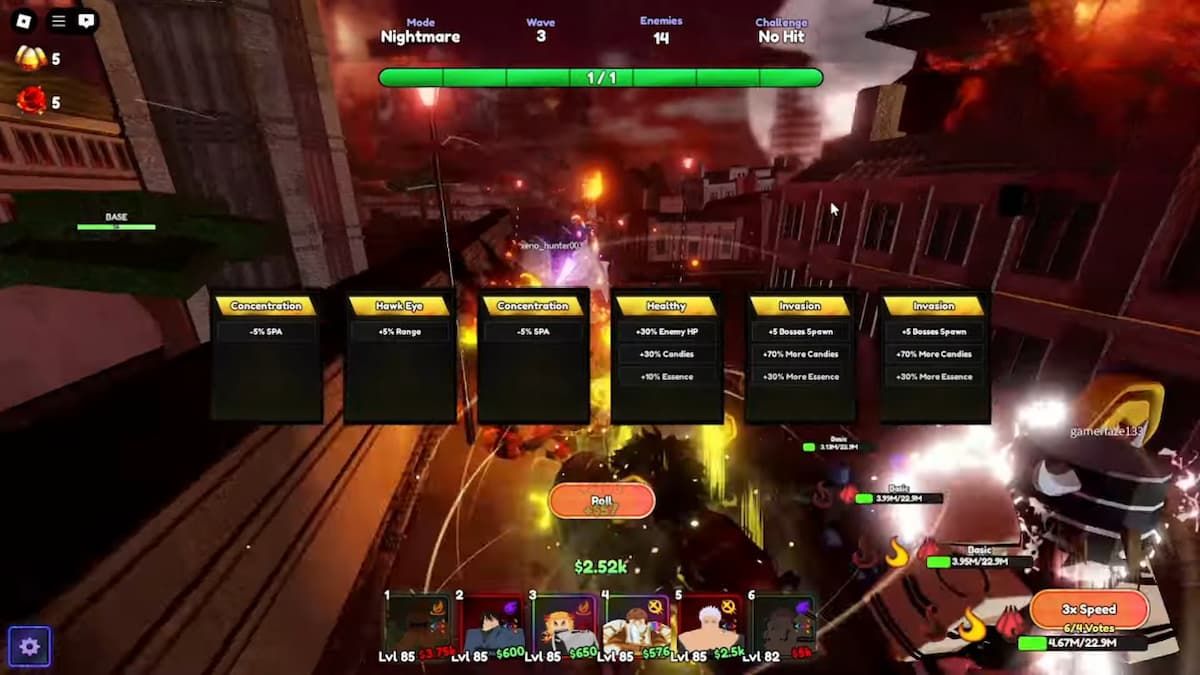The height and width of the screenshot is (675, 1200).
Task: Toggle the Roblox chat window
Action: point(87,20)
